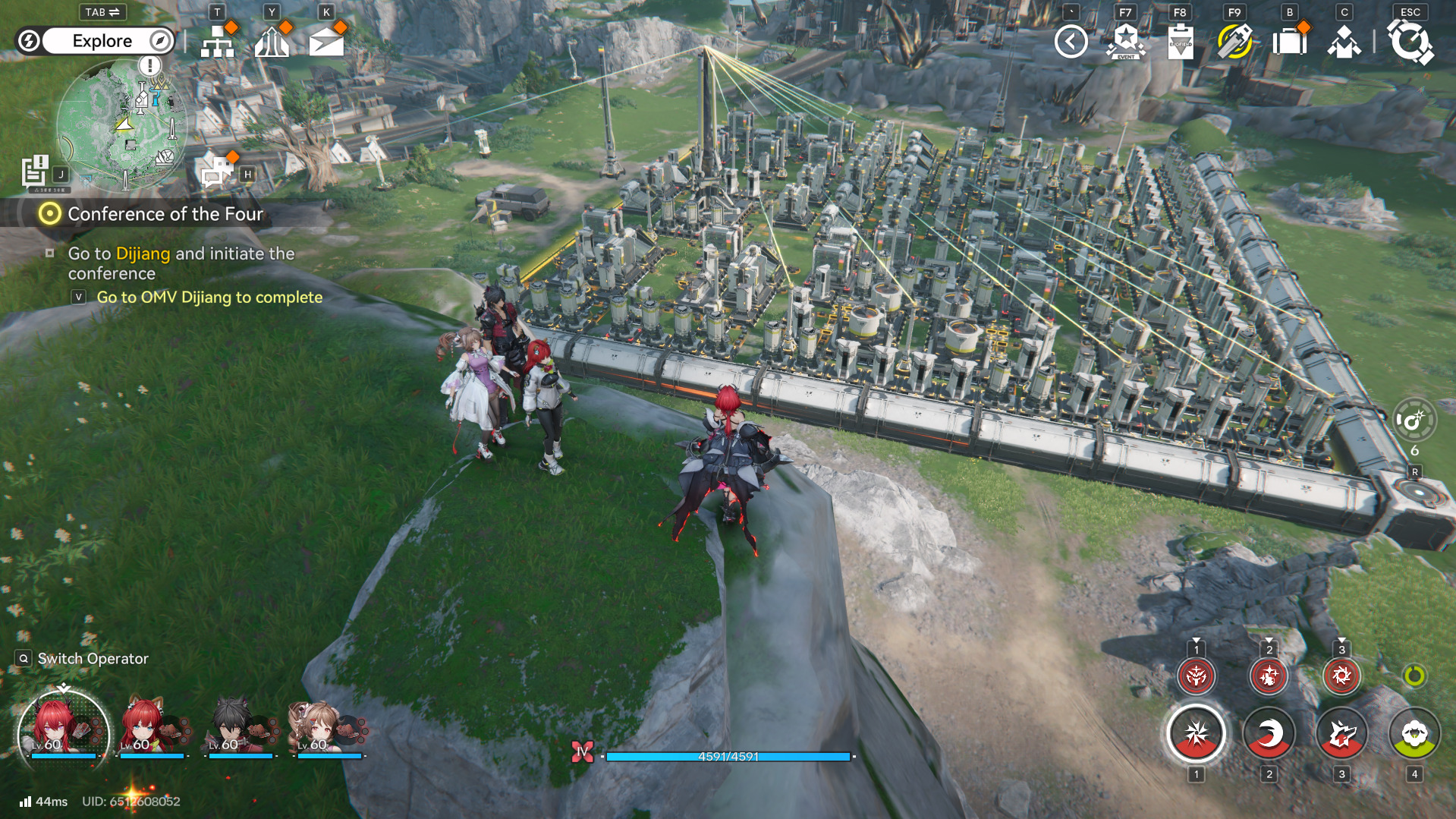Viewport: 1456px width, 819px height.
Task: Collapse the top-right menu with back arrow
Action: [1071, 42]
